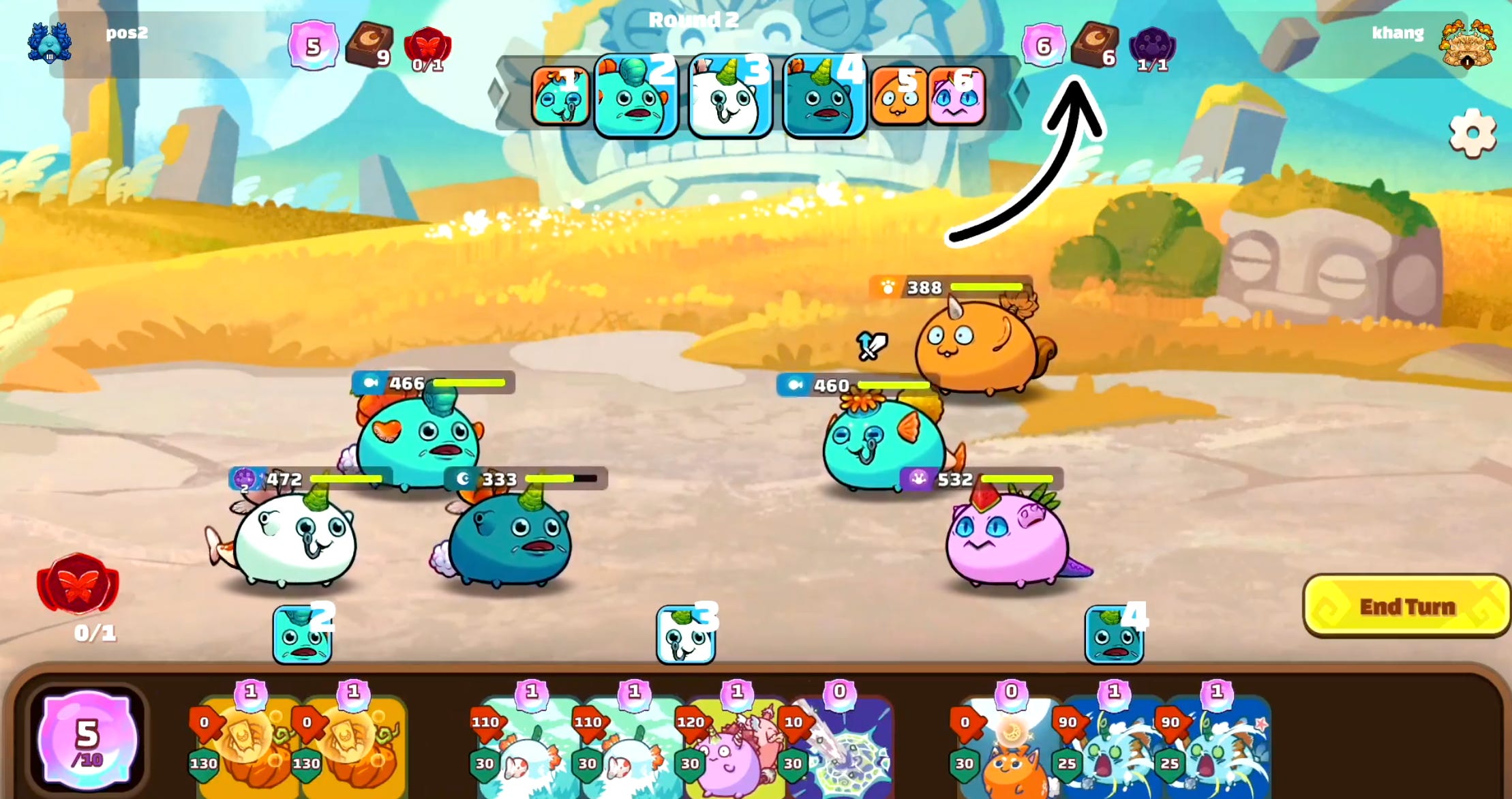The height and width of the screenshot is (799, 1512).
Task: Click your red butterfly rune showing 0/1
Action: pyautogui.click(x=427, y=45)
